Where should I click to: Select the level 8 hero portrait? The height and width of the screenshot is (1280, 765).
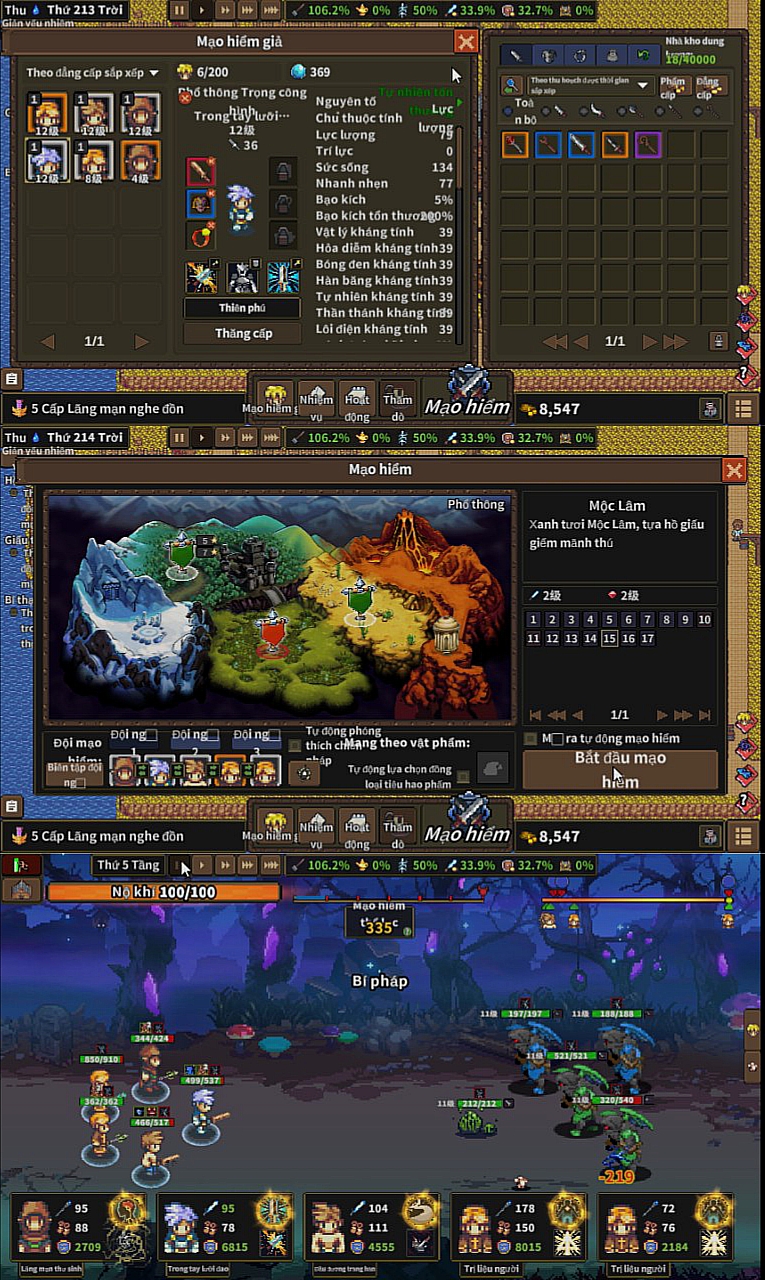coord(94,160)
